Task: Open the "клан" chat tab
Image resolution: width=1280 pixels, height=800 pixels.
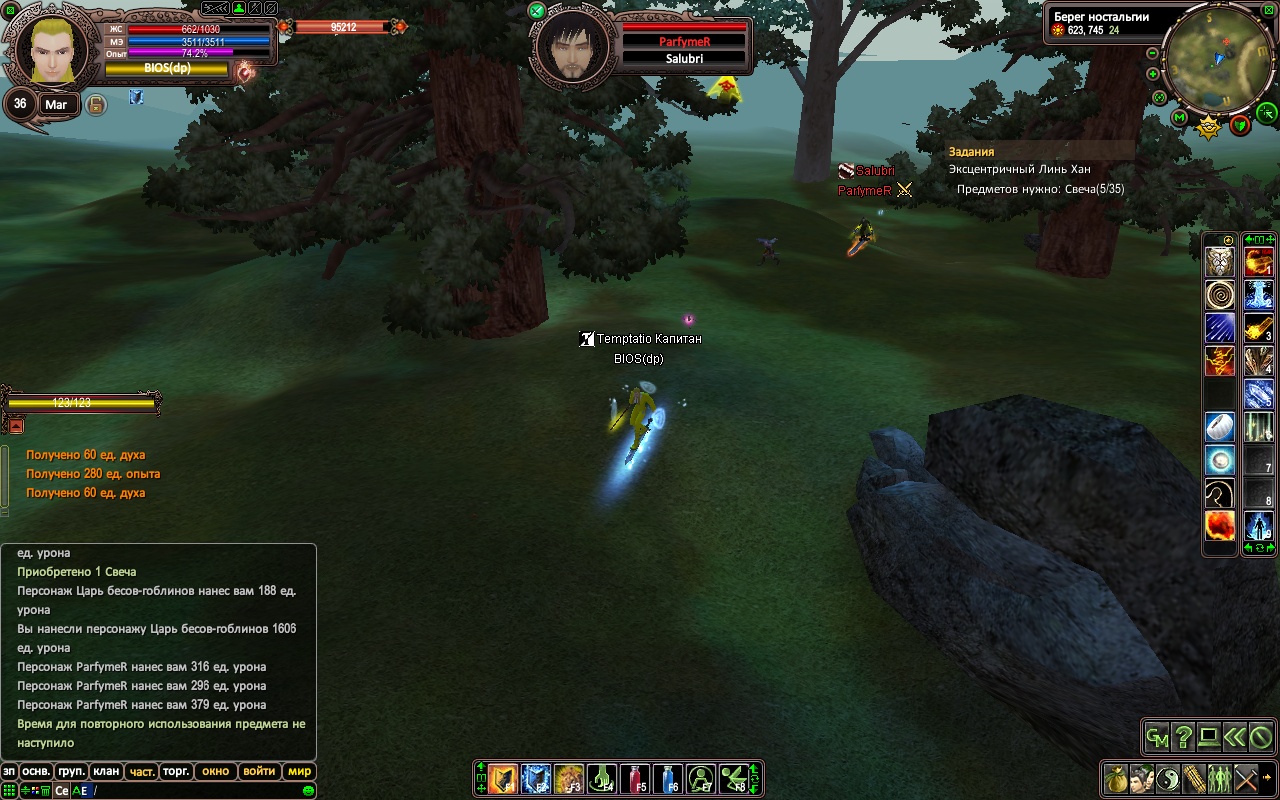Action: click(x=105, y=771)
